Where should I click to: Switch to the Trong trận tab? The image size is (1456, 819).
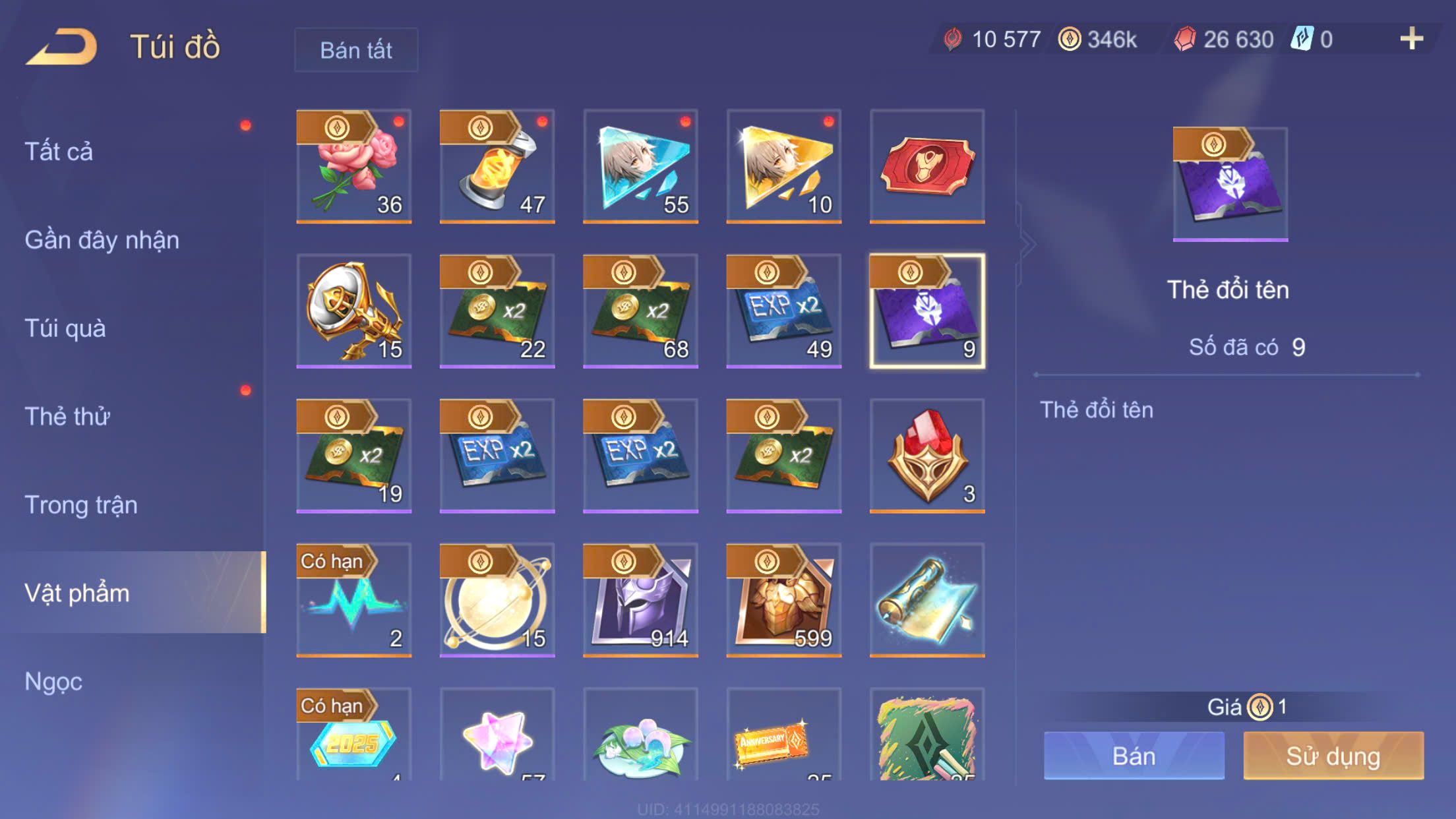point(81,505)
